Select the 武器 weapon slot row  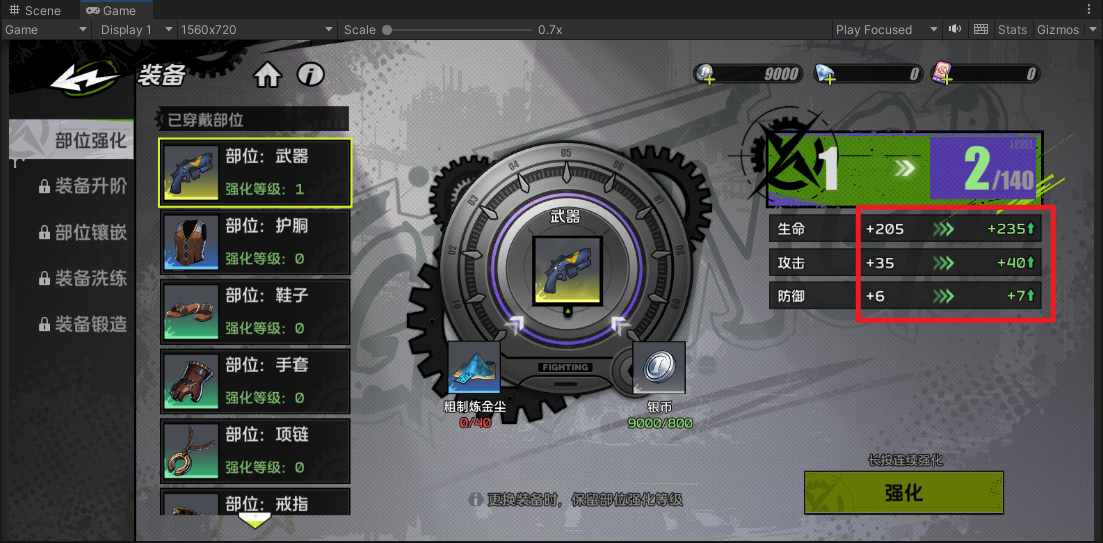[x=255, y=173]
